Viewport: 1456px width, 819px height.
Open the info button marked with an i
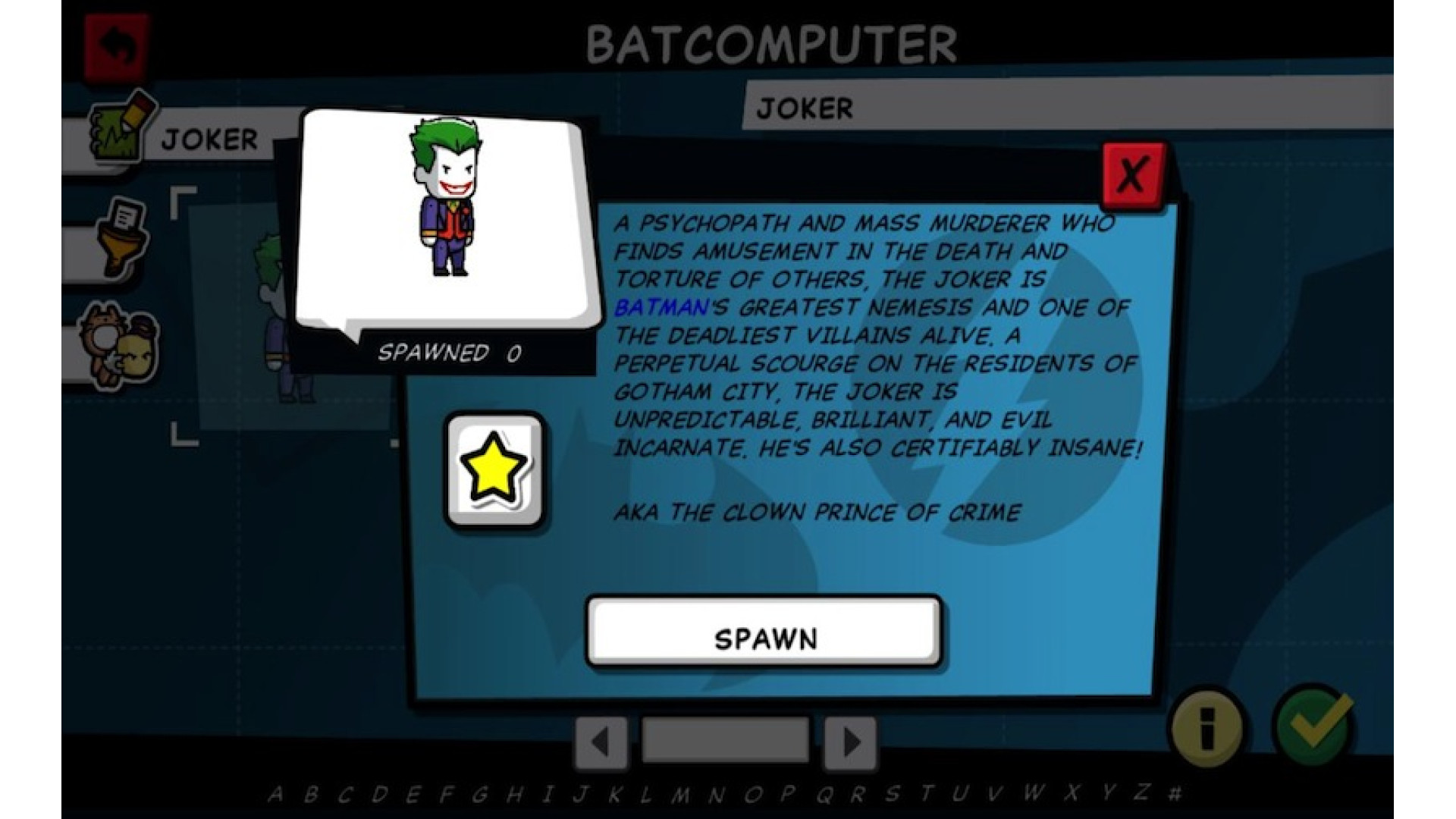pyautogui.click(x=1207, y=728)
